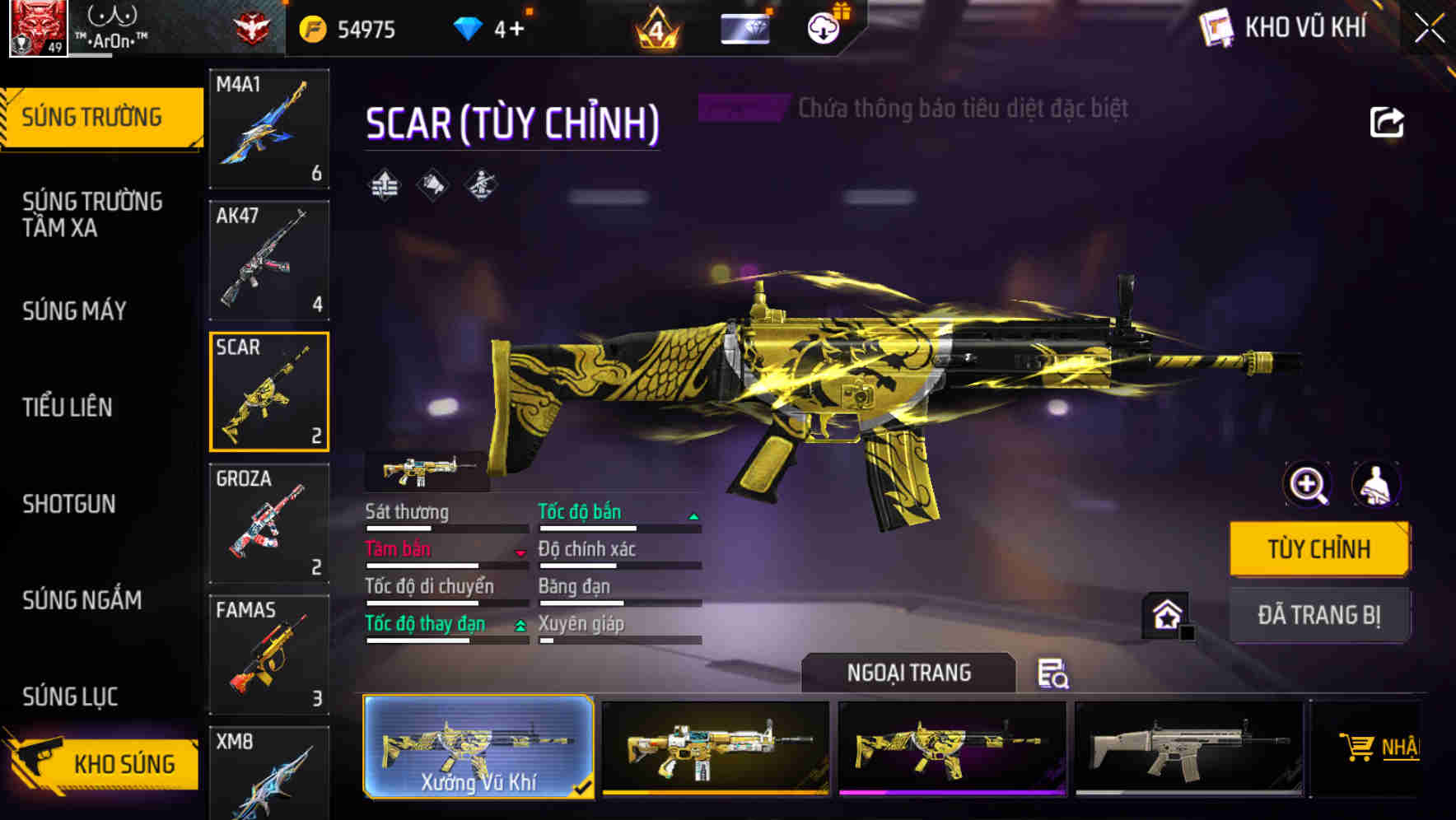The height and width of the screenshot is (820, 1456).
Task: Select the SCAR thumbnail in the weapon list
Action: [268, 391]
